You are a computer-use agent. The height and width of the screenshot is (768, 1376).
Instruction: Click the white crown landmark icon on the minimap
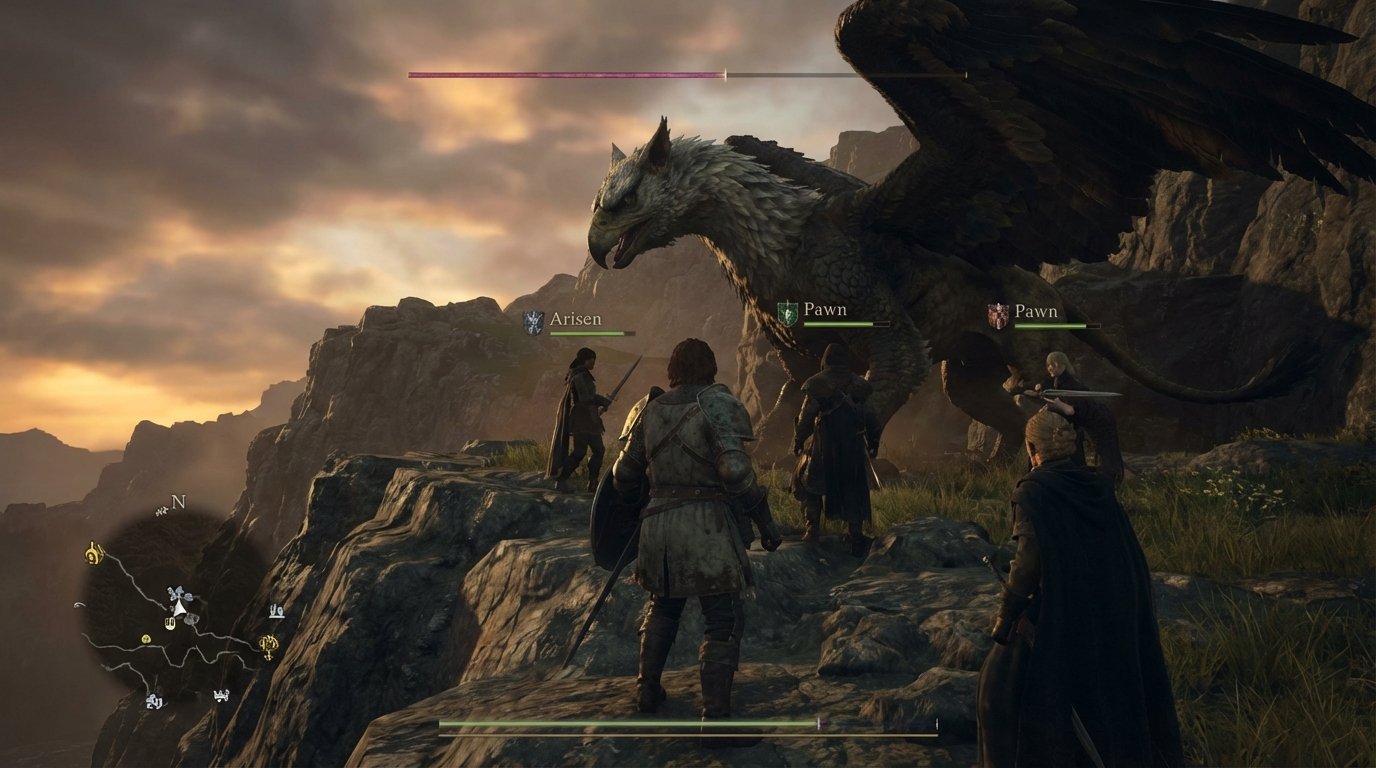221,695
